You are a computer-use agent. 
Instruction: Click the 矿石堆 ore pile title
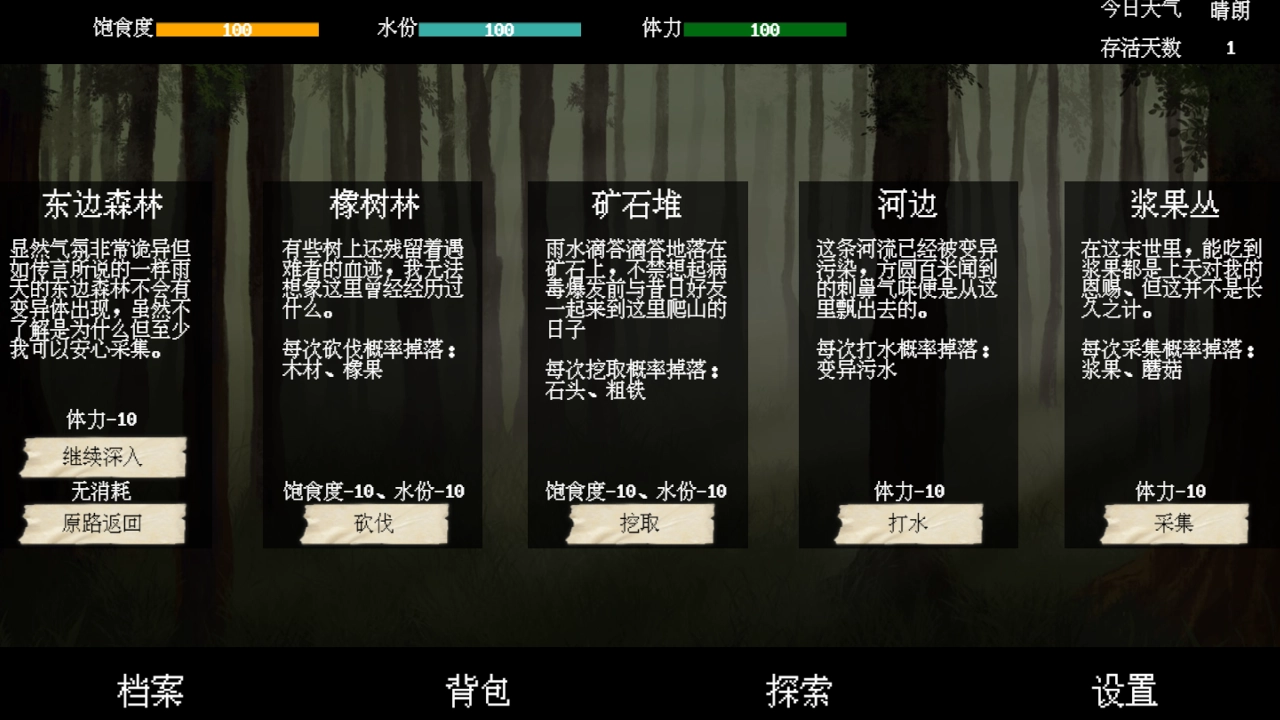coord(640,205)
